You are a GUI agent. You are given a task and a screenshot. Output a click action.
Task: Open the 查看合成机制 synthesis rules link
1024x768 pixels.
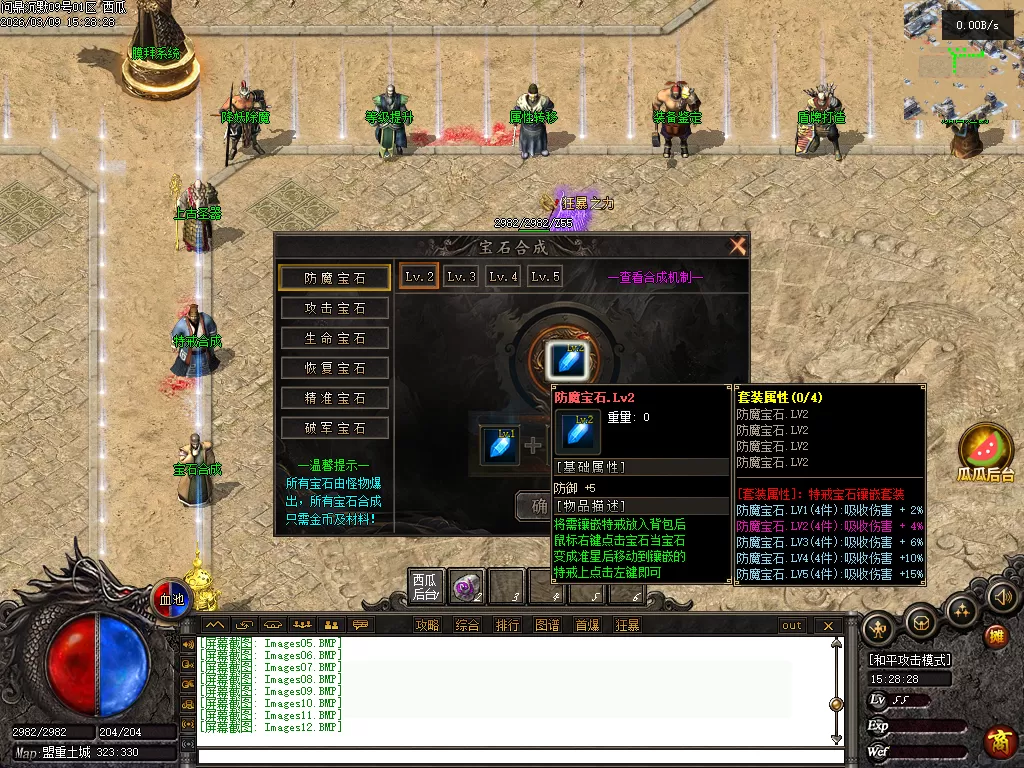[x=655, y=277]
